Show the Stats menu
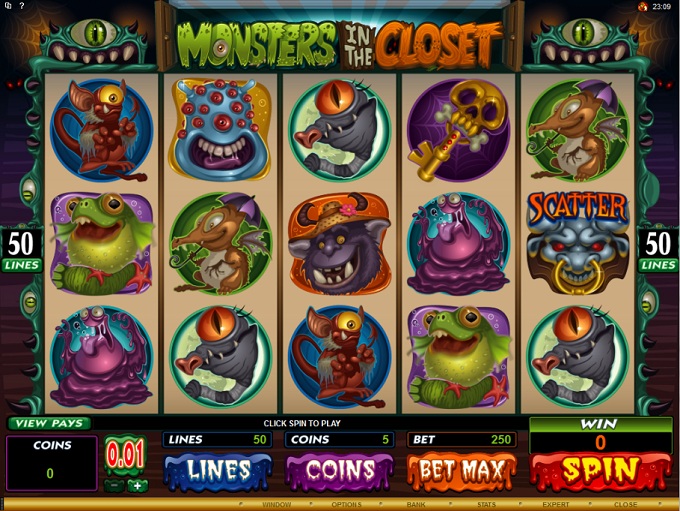This screenshot has width=680, height=511. tap(487, 505)
